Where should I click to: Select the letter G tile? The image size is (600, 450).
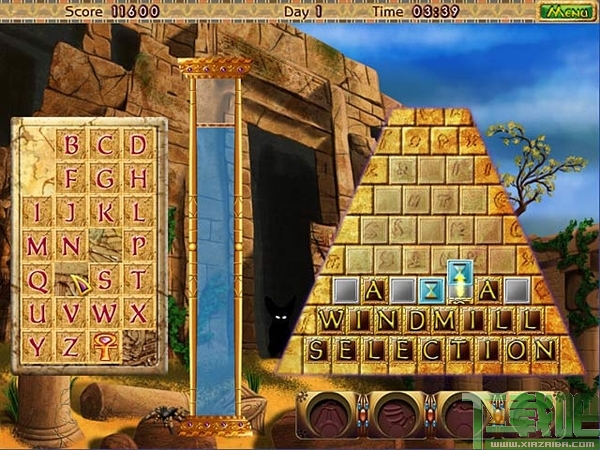pyautogui.click(x=104, y=179)
